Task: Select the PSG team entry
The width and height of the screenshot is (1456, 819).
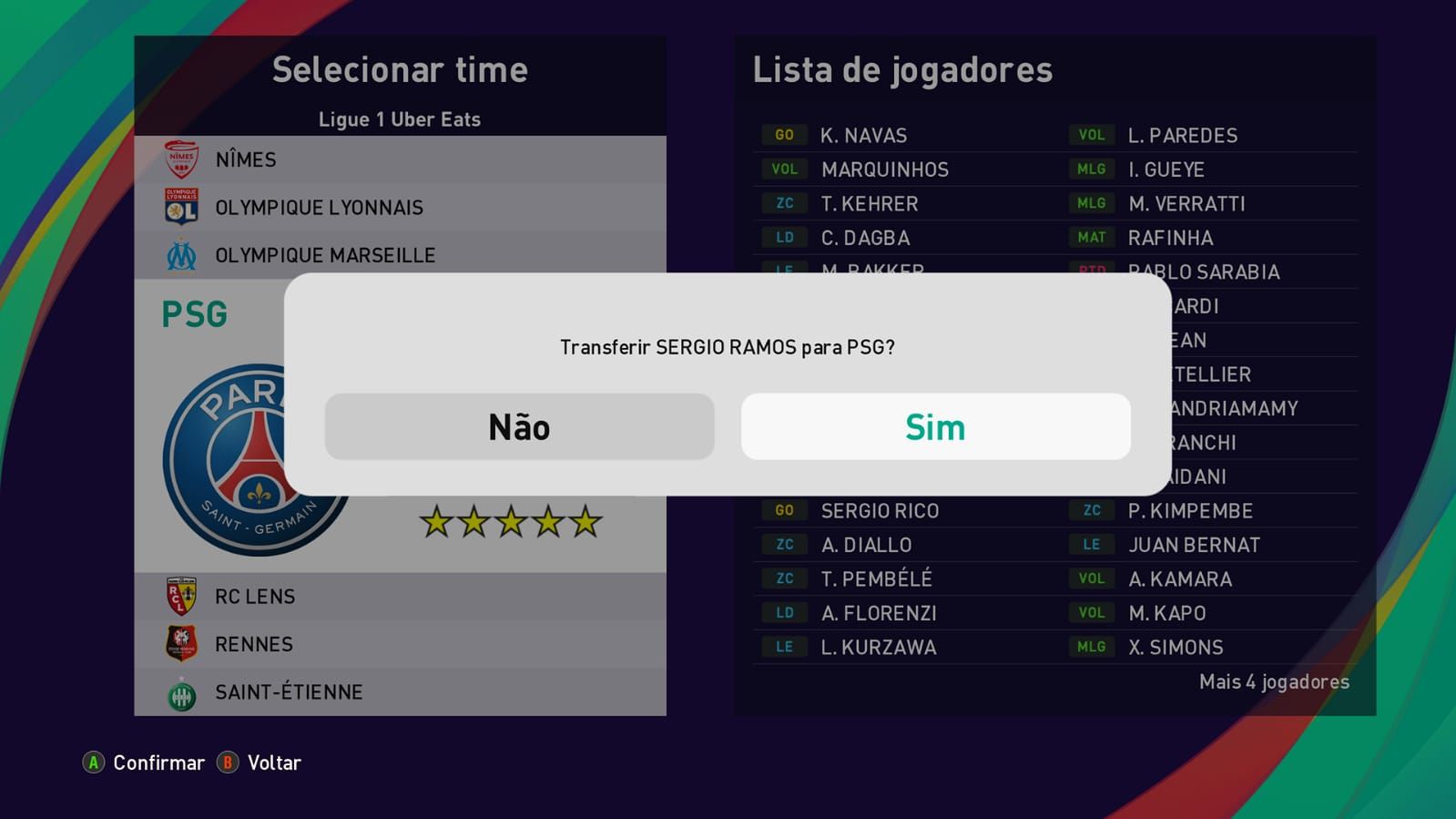Action: click(x=196, y=312)
